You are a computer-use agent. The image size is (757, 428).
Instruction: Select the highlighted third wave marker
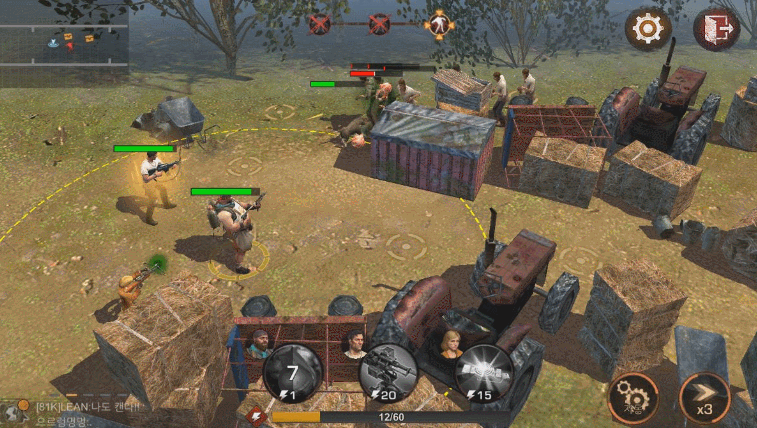437,23
